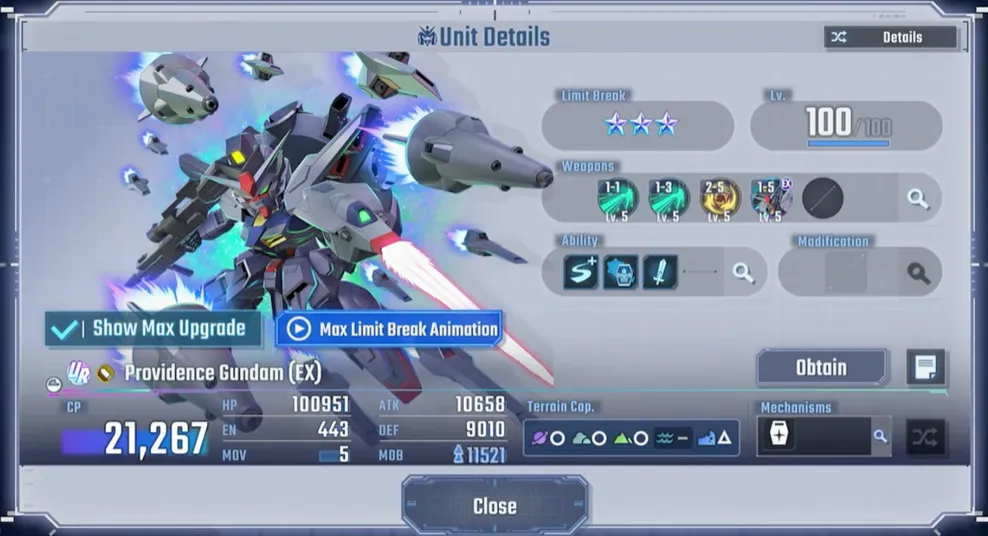Select the sword ability icon
The image size is (988, 536).
tap(661, 272)
